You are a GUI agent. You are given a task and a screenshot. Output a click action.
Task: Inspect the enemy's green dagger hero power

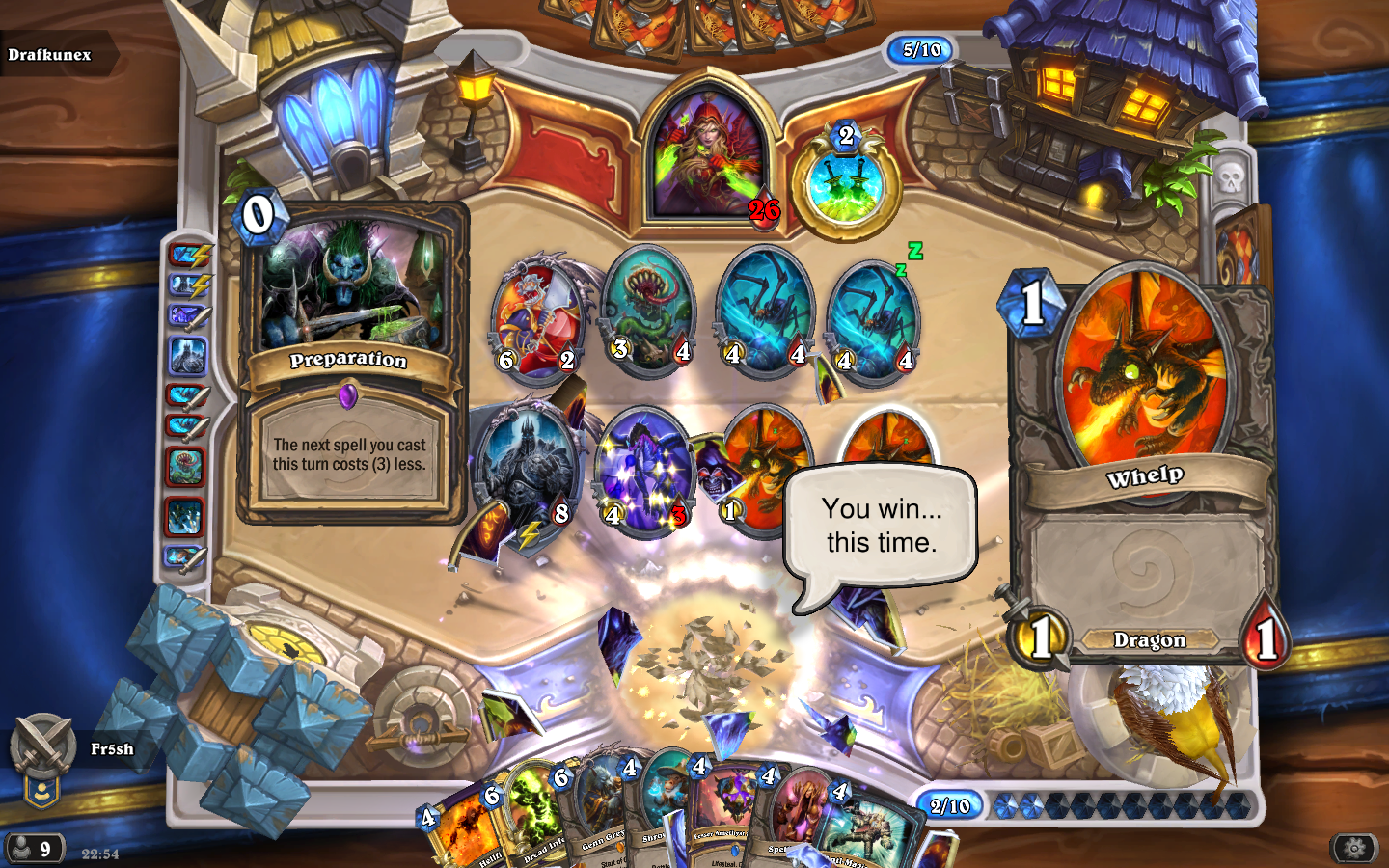point(845,188)
